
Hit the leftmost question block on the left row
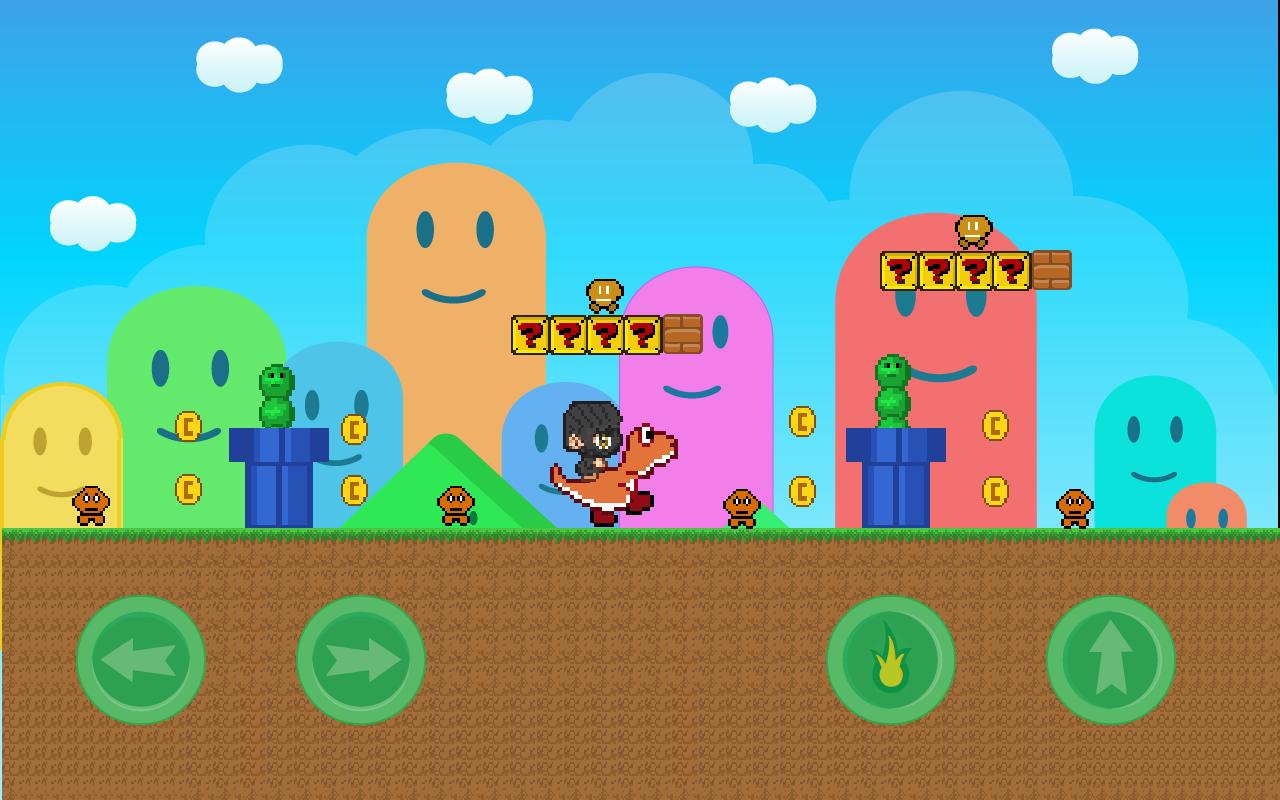[x=530, y=333]
